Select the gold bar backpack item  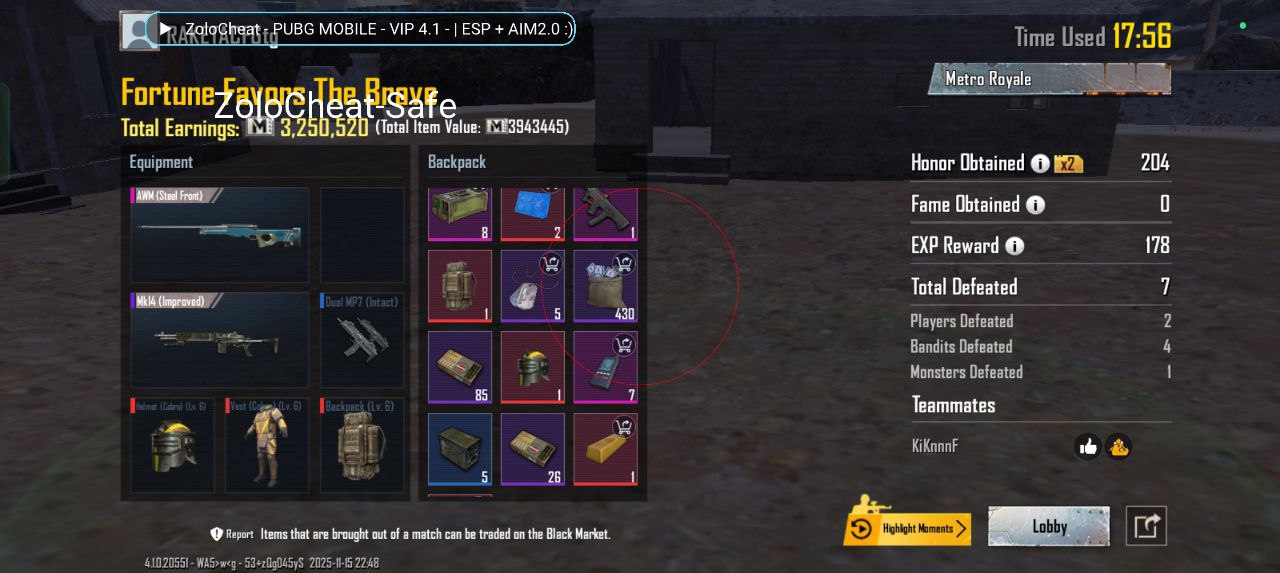tap(605, 449)
